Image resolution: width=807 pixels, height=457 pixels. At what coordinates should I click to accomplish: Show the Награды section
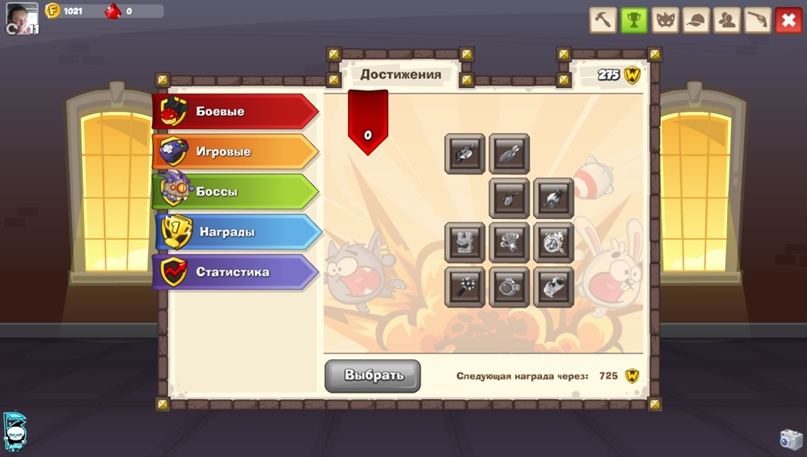237,231
